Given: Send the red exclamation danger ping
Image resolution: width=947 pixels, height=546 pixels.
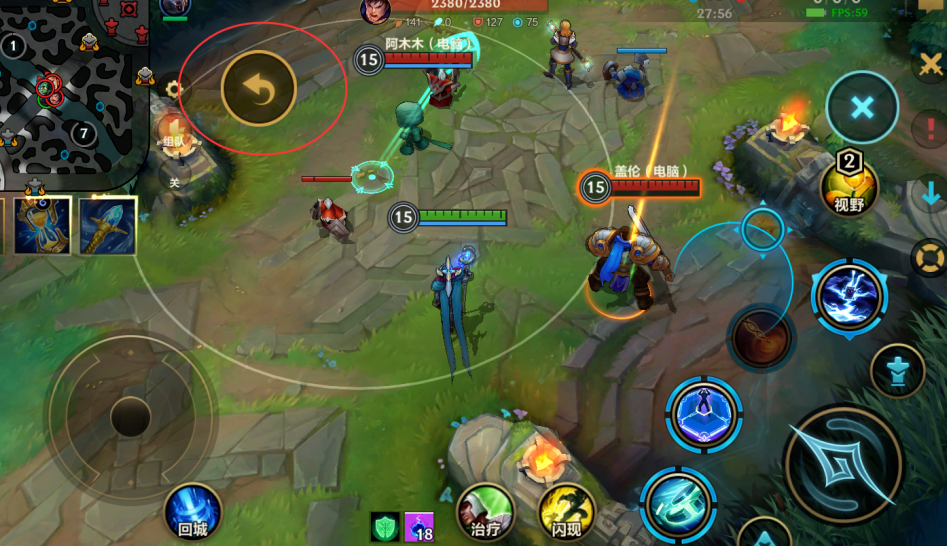Looking at the screenshot, I should click(930, 128).
